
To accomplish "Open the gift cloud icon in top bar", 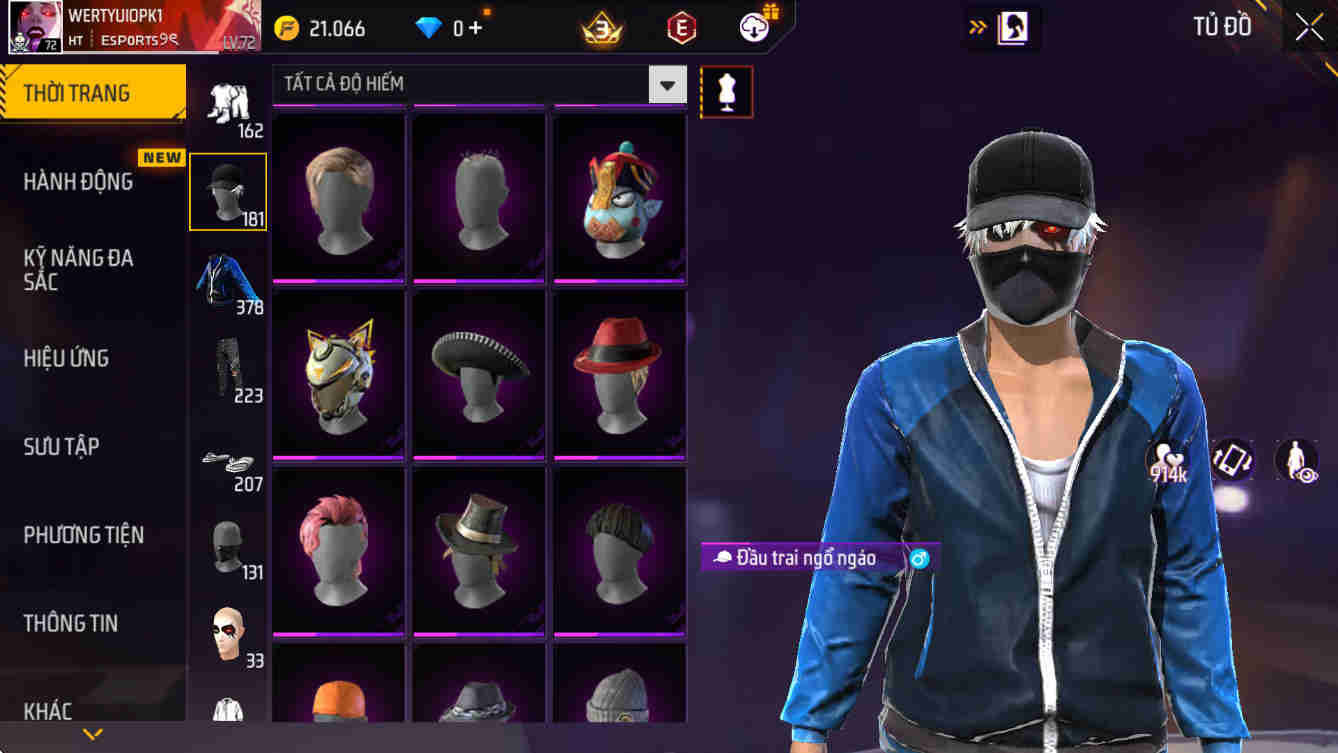I will pos(754,28).
